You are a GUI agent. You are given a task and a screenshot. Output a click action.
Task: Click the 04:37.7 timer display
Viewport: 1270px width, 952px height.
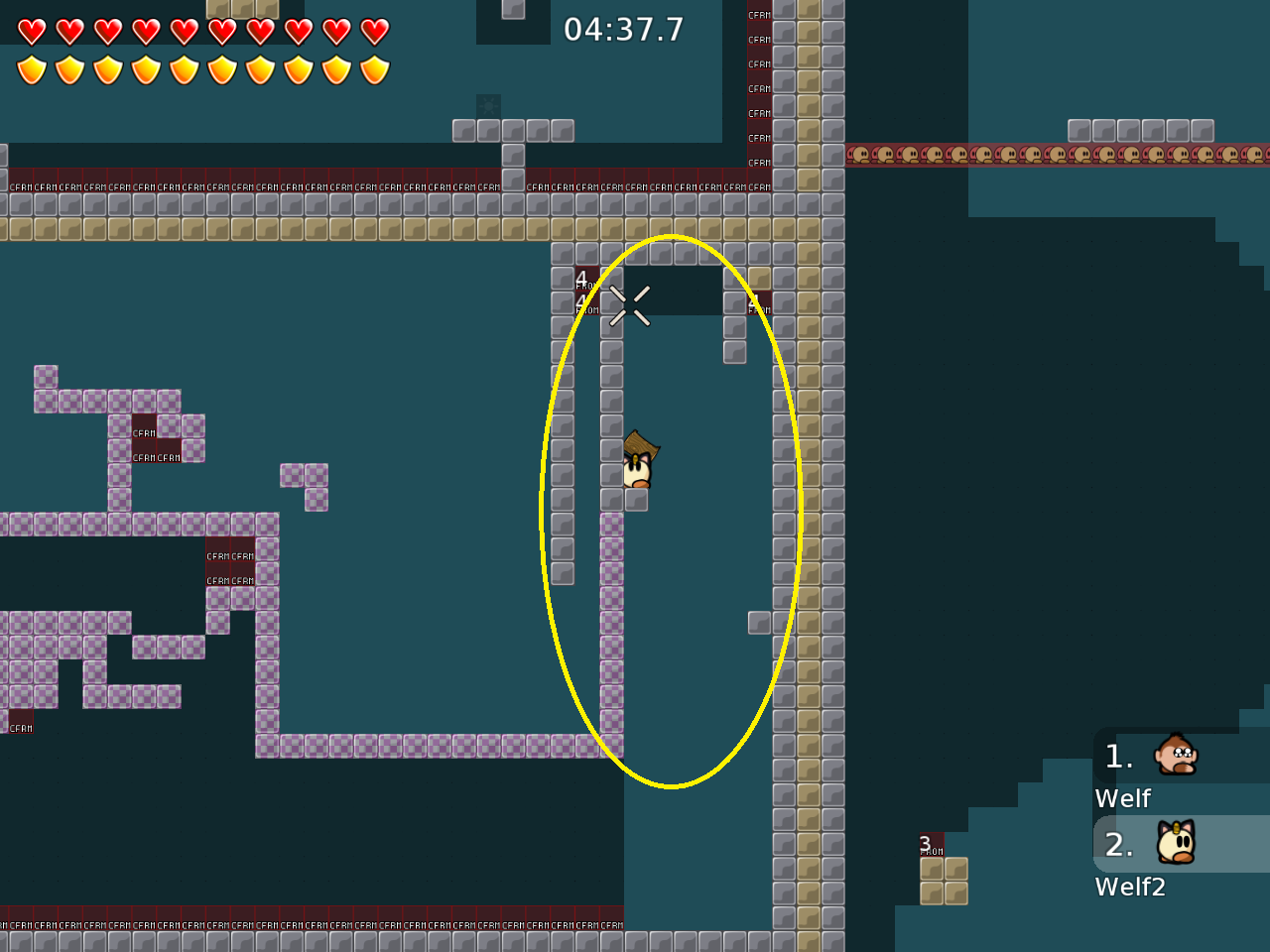(624, 29)
